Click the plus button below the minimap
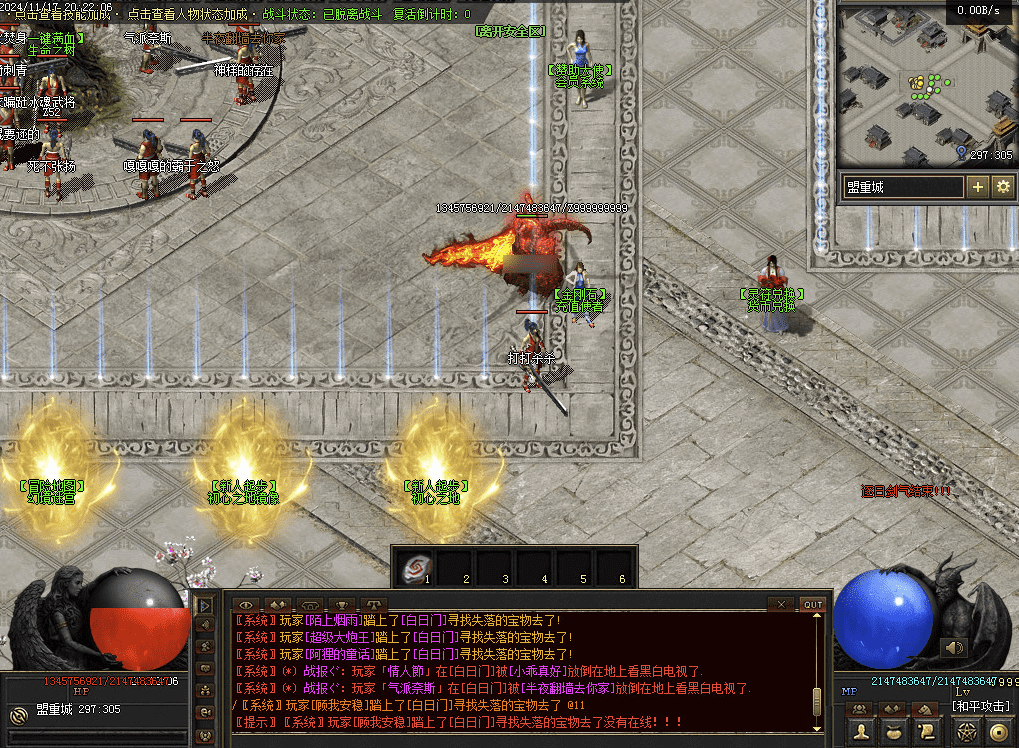The image size is (1019, 748). (x=977, y=187)
